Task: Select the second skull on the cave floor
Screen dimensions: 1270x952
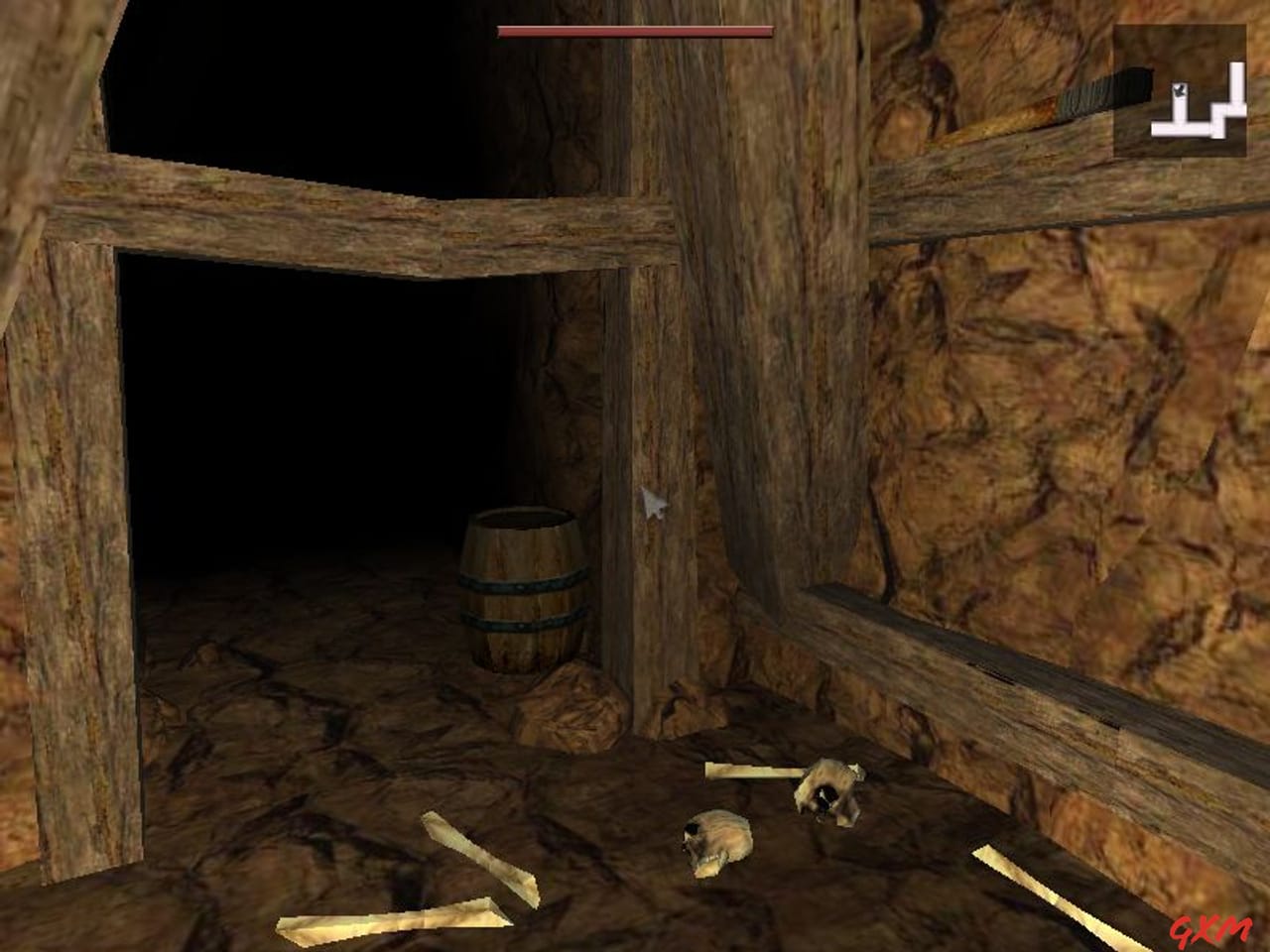Action: [717, 841]
